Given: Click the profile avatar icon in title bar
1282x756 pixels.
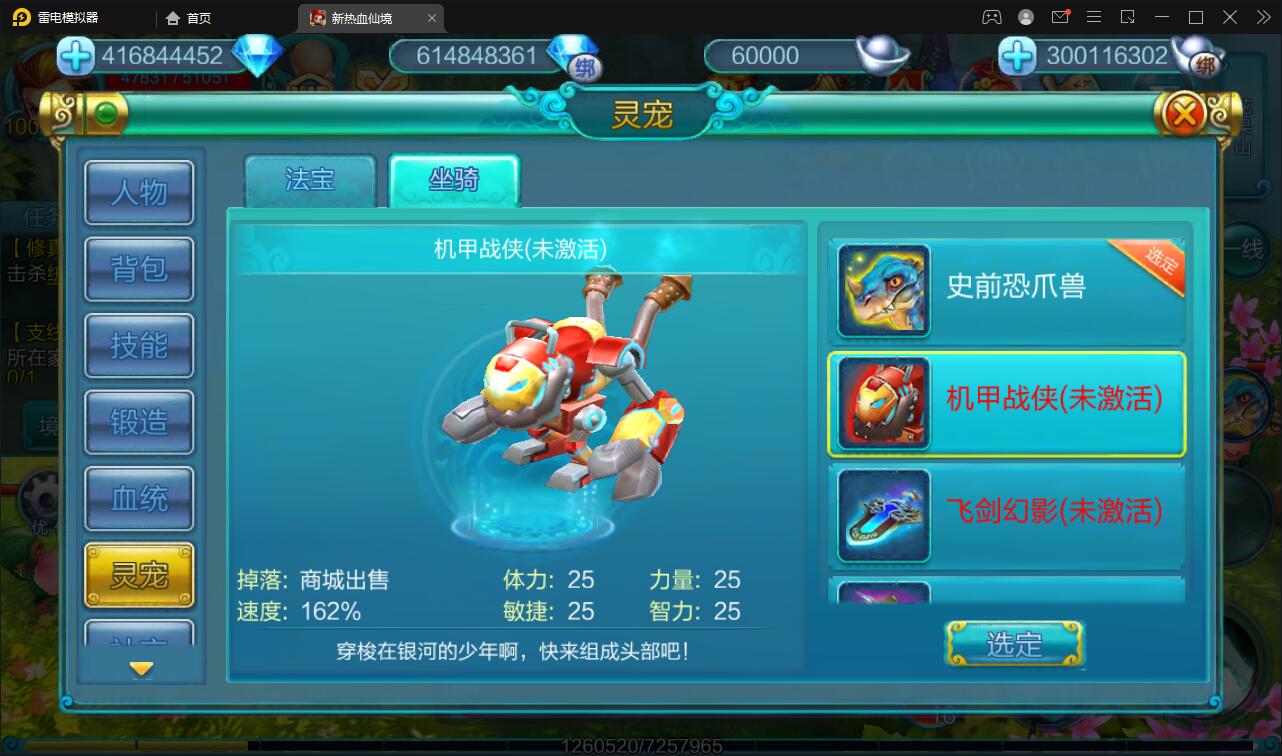Looking at the screenshot, I should pos(1024,16).
